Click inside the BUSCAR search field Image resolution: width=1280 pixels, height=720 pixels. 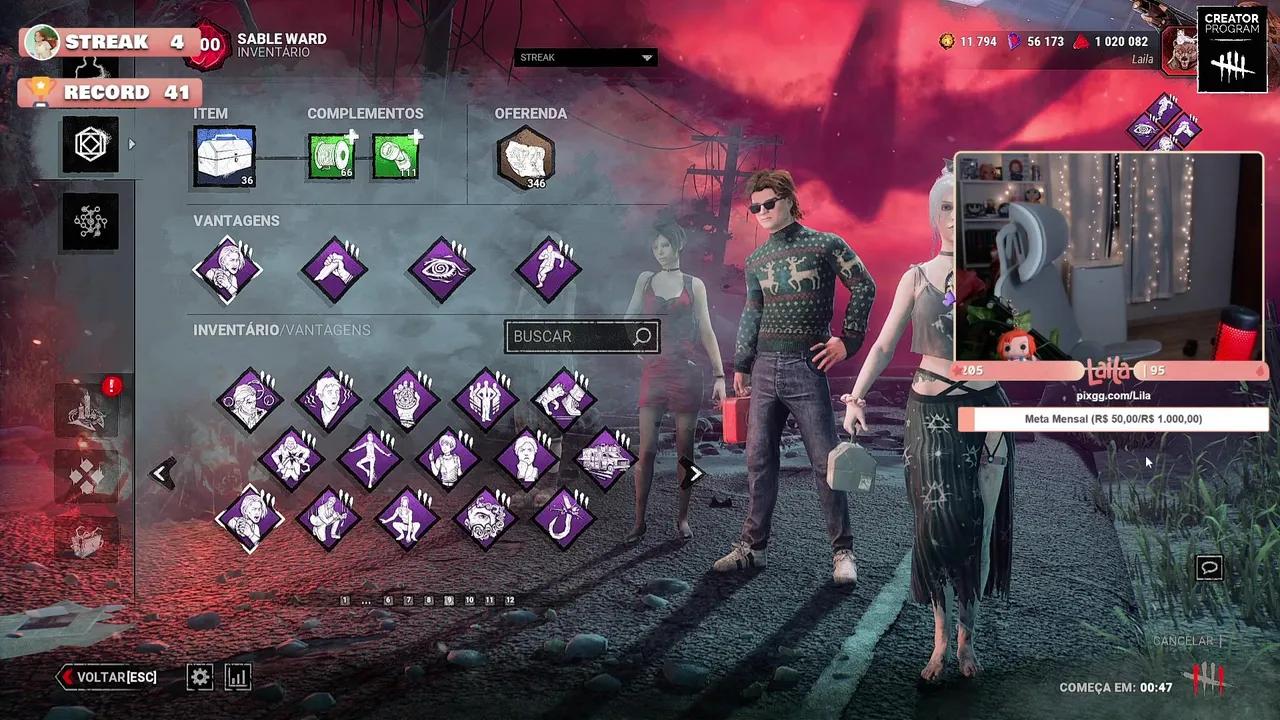tap(575, 336)
